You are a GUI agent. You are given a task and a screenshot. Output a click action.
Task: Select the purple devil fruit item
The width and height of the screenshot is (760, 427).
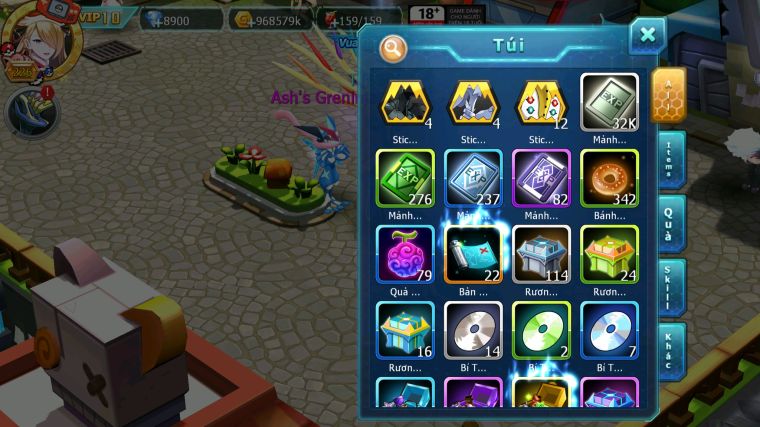coord(405,255)
